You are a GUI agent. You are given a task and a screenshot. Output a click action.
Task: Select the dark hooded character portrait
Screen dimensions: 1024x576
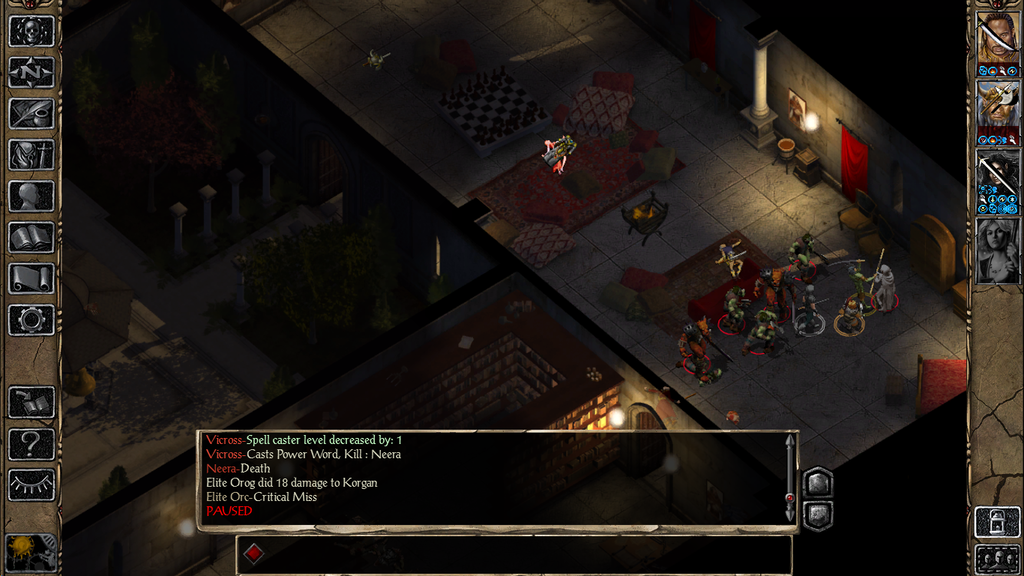tap(997, 177)
